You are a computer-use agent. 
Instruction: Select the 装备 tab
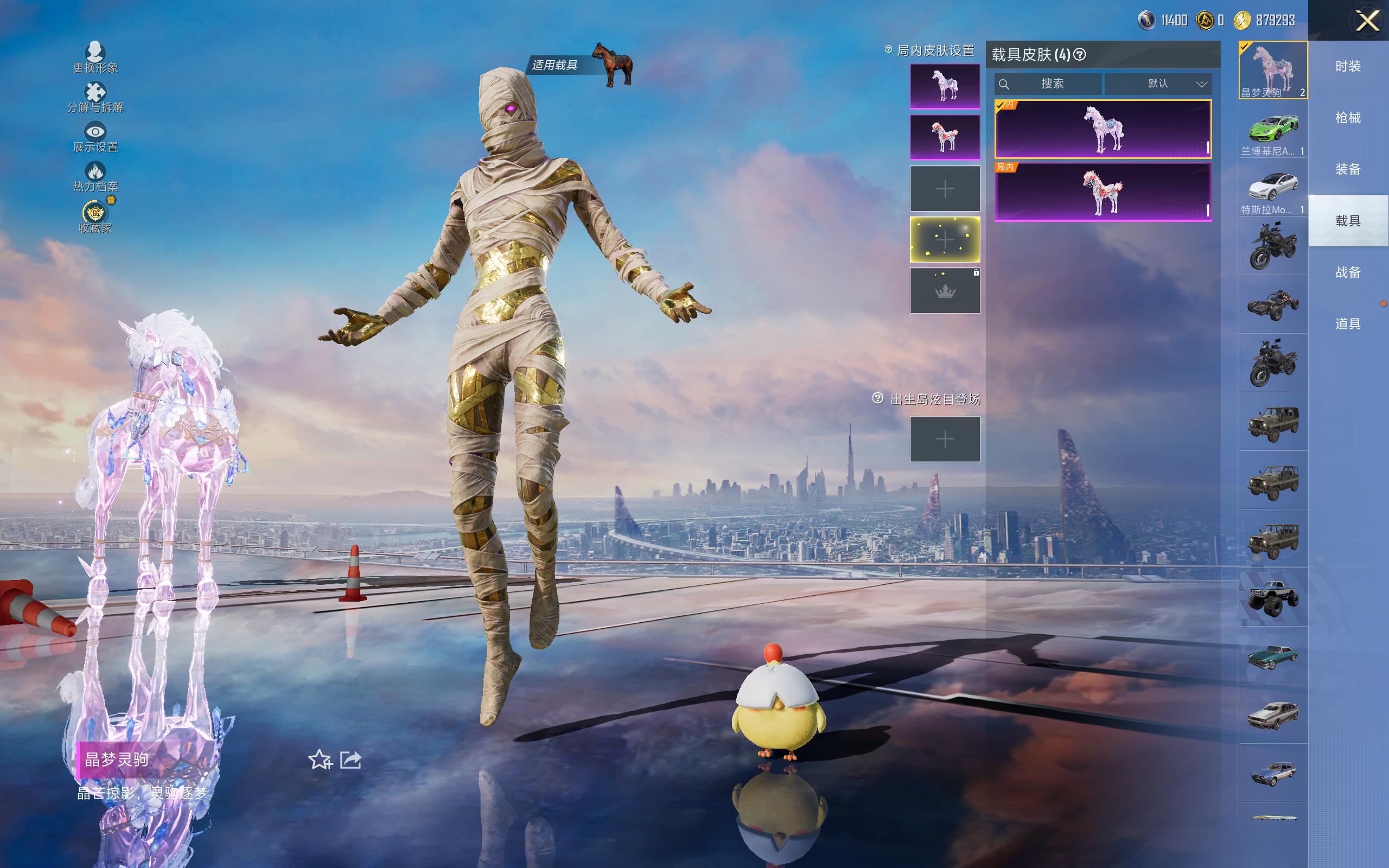coord(1348,169)
